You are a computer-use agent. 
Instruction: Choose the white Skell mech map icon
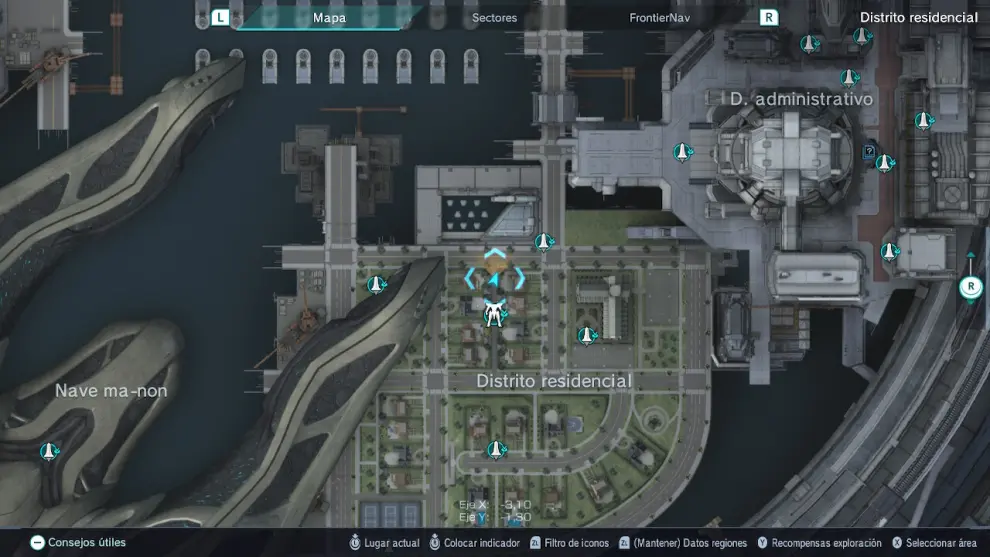(x=493, y=315)
